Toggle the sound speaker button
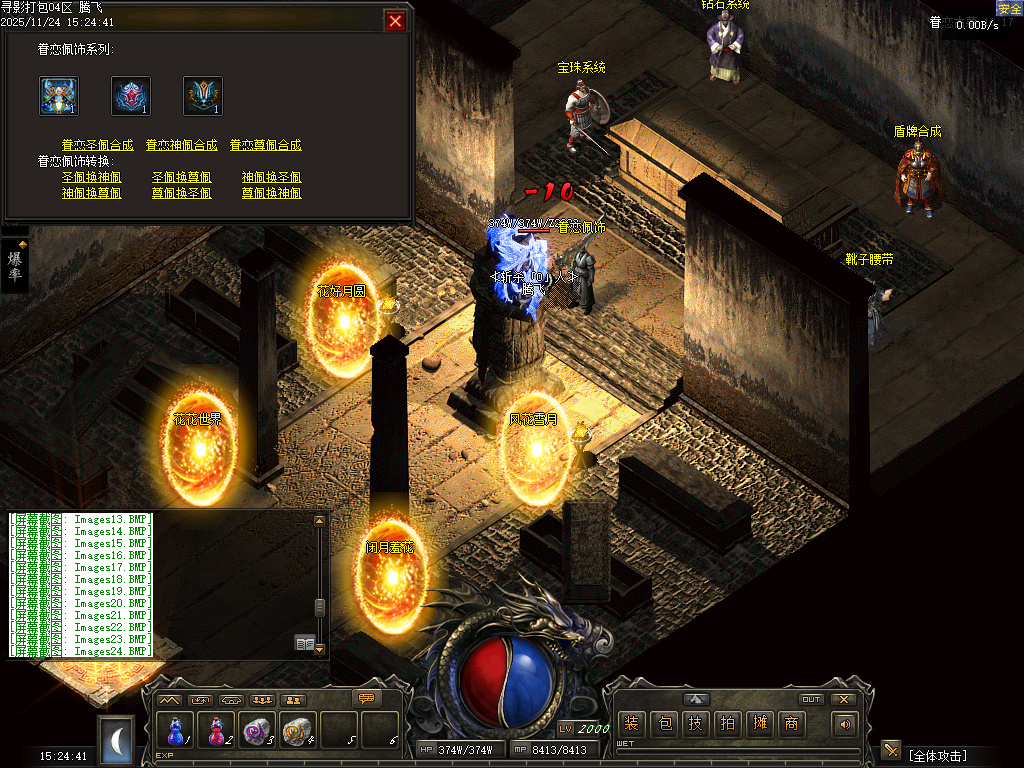 click(x=845, y=724)
